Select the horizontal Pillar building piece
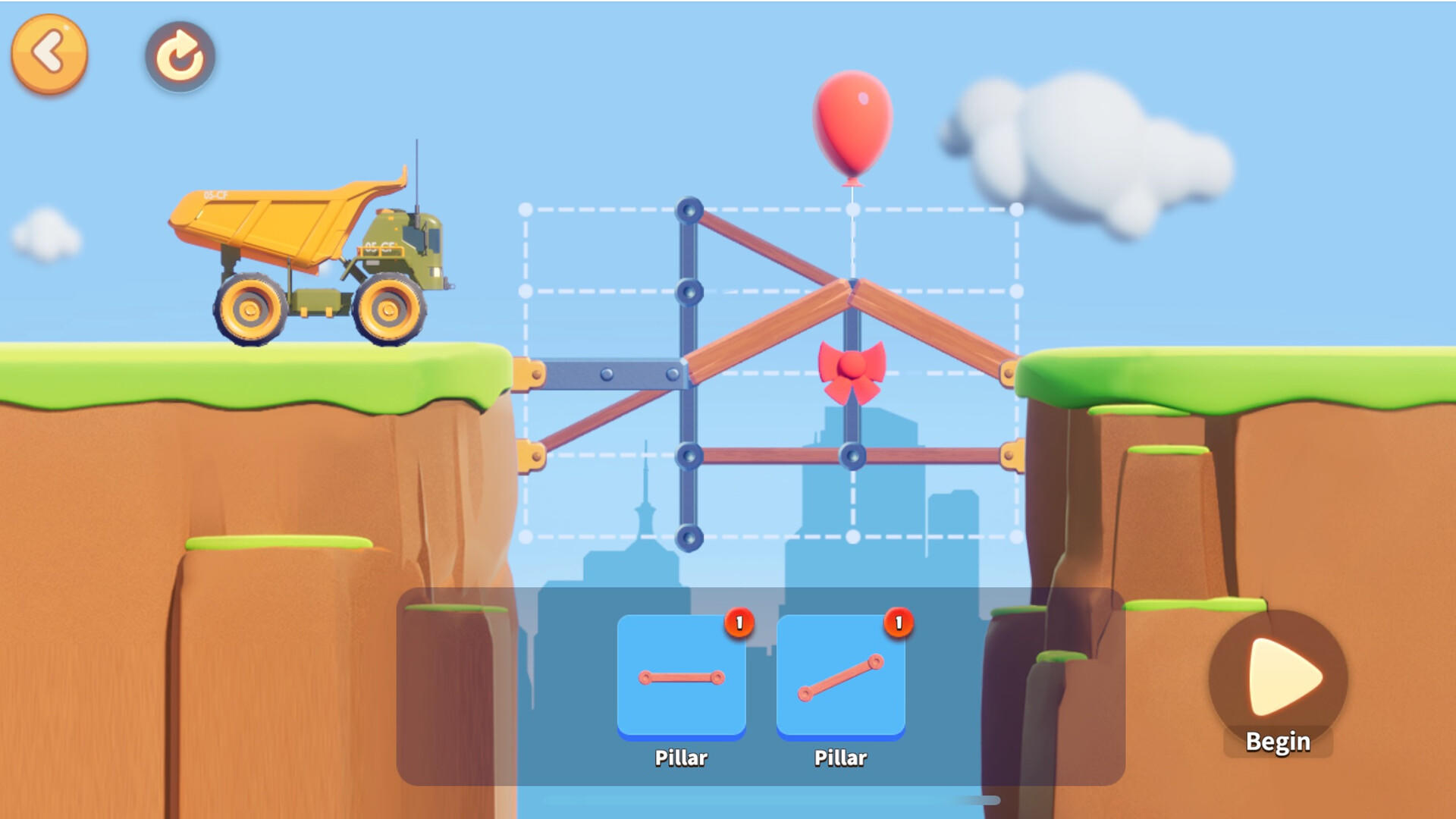Image resolution: width=1456 pixels, height=819 pixels. [x=680, y=676]
